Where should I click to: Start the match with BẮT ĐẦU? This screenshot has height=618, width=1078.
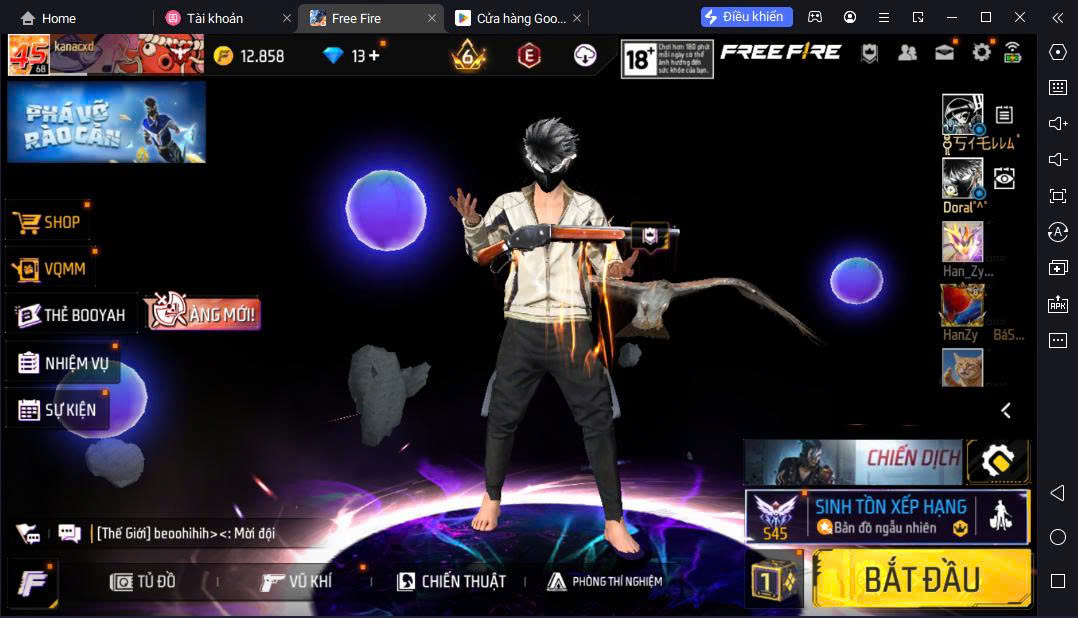pos(921,579)
